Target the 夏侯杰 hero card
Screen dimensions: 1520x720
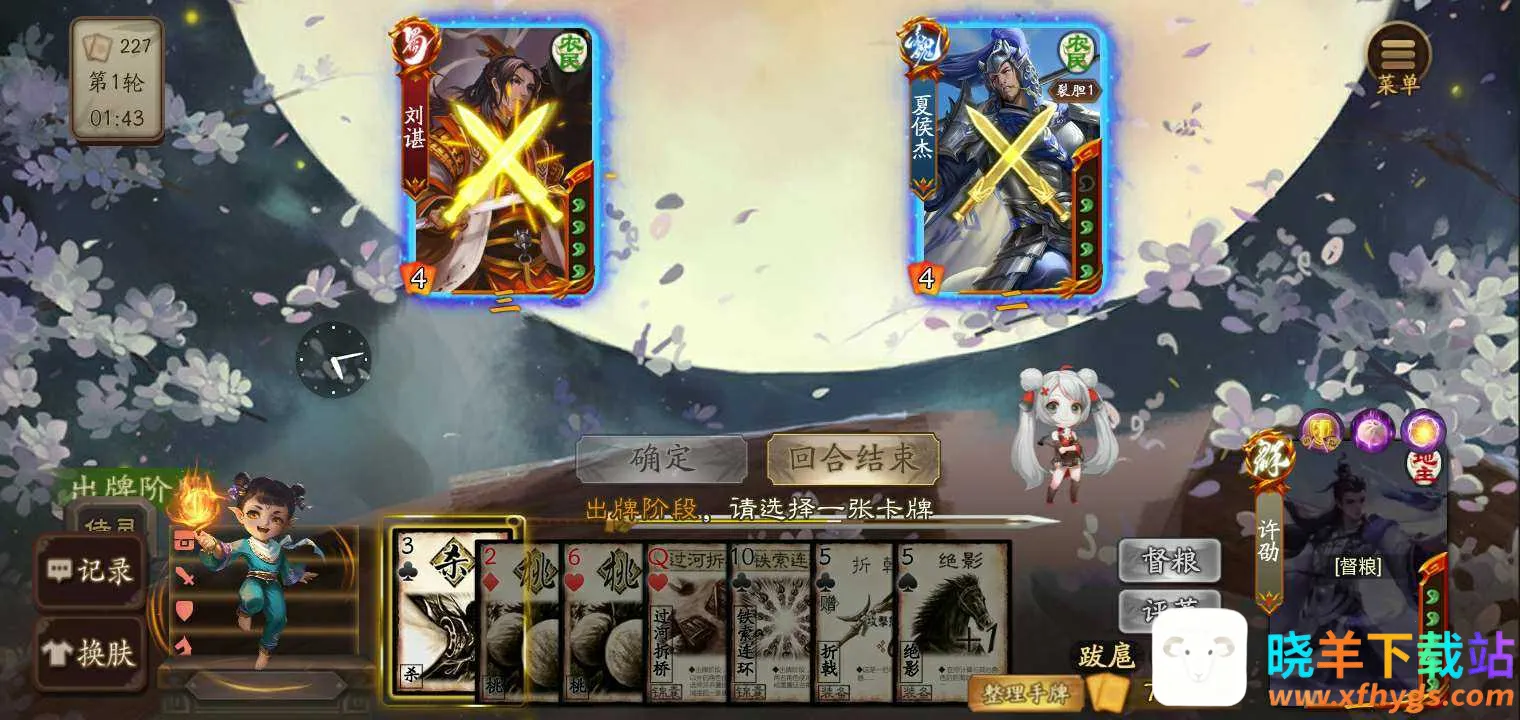click(1005, 160)
